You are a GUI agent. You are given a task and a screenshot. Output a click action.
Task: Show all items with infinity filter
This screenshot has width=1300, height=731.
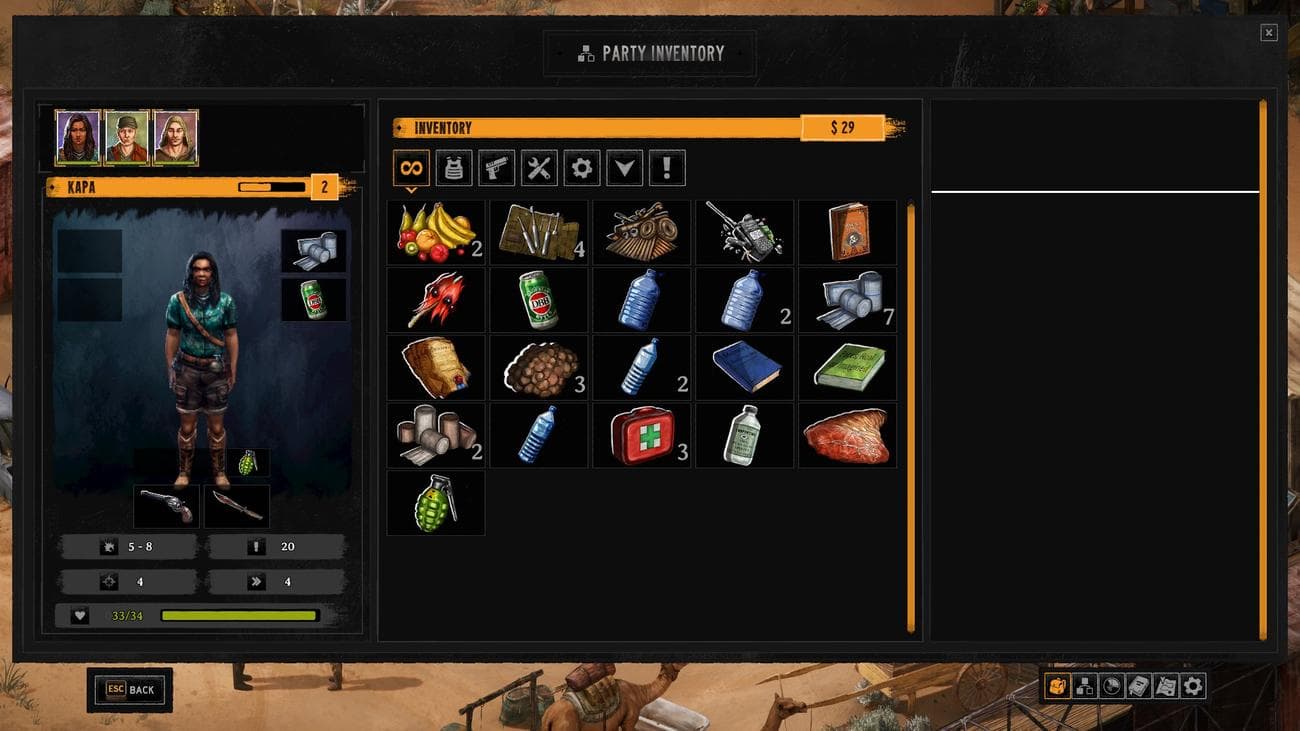click(411, 168)
